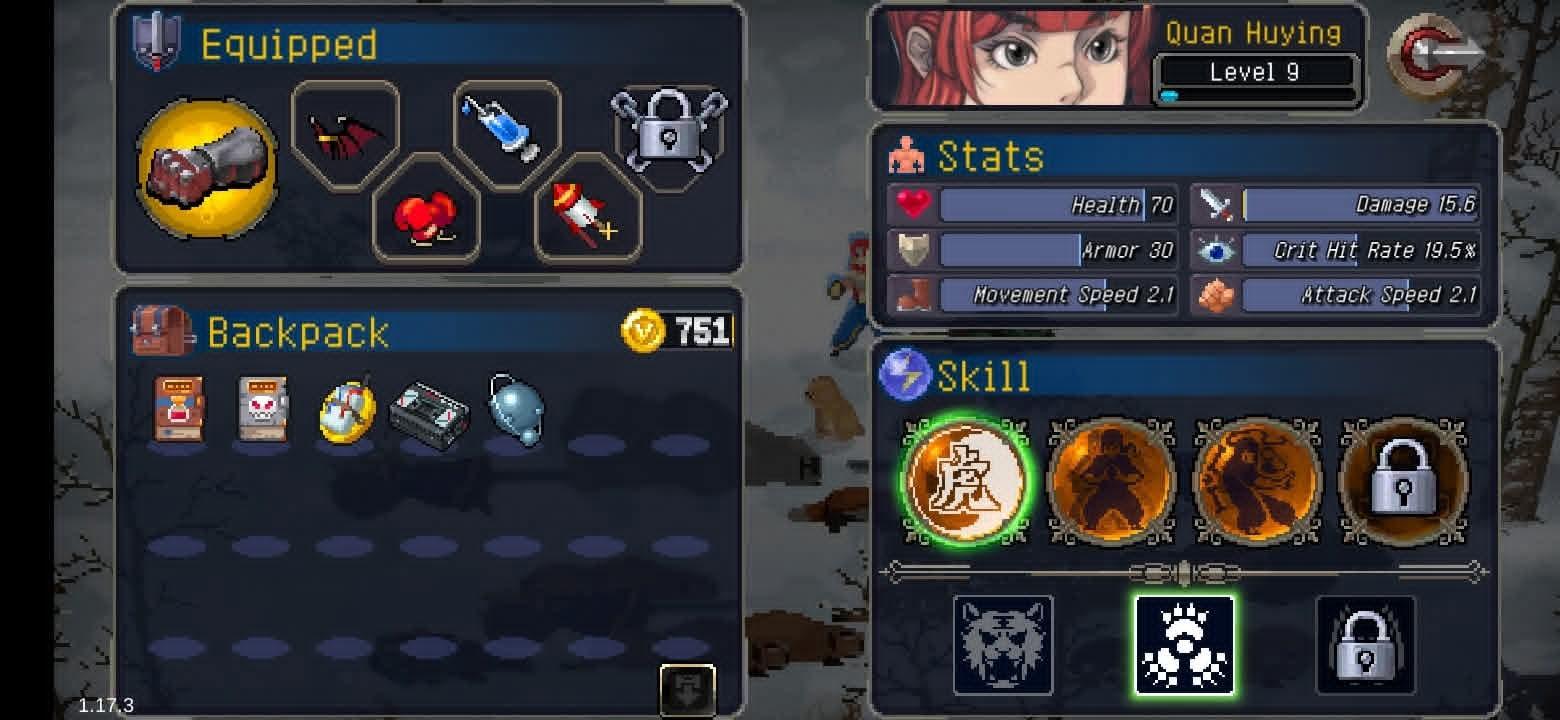Image resolution: width=1560 pixels, height=720 pixels.
Task: Click the locked fourth skill slot
Action: pyautogui.click(x=1404, y=484)
